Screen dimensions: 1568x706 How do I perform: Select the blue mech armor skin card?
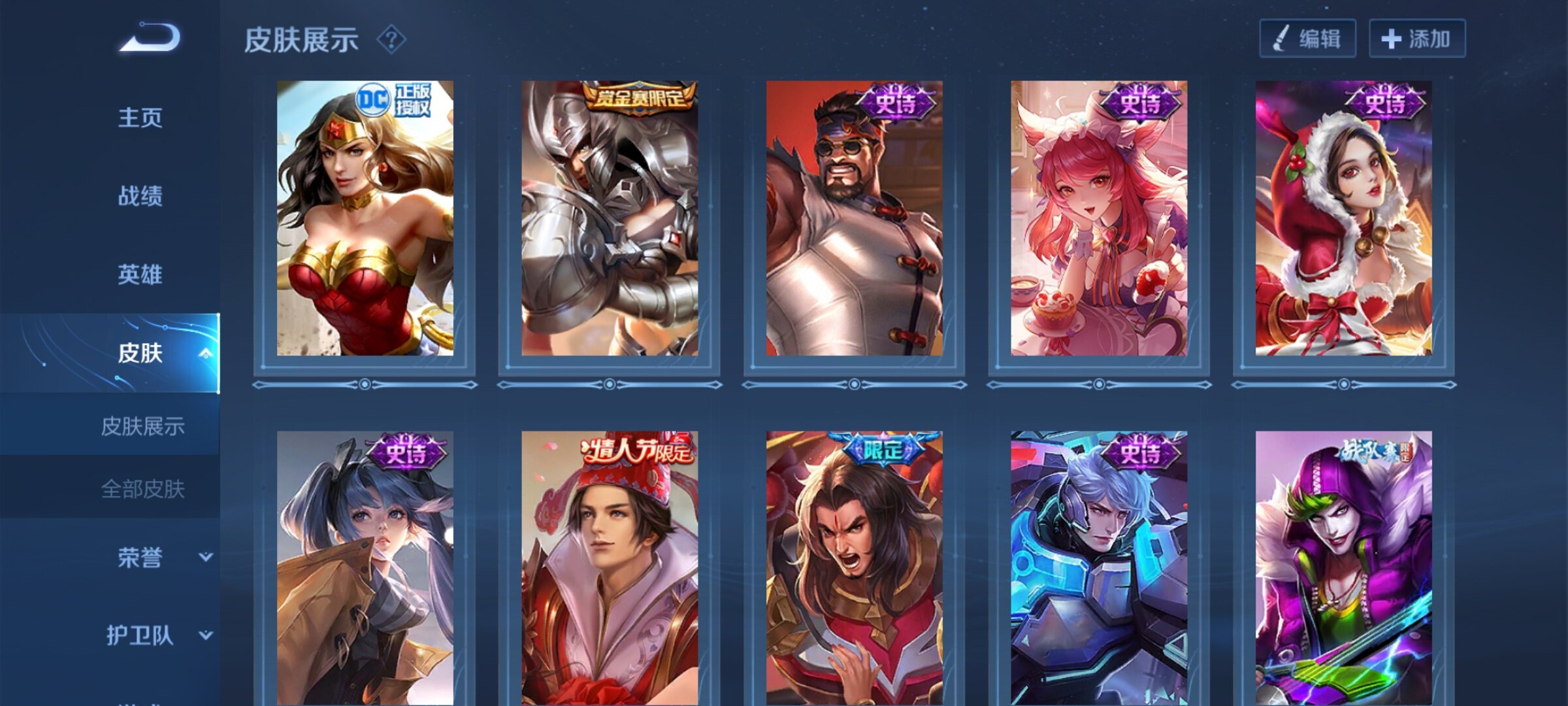1099,567
